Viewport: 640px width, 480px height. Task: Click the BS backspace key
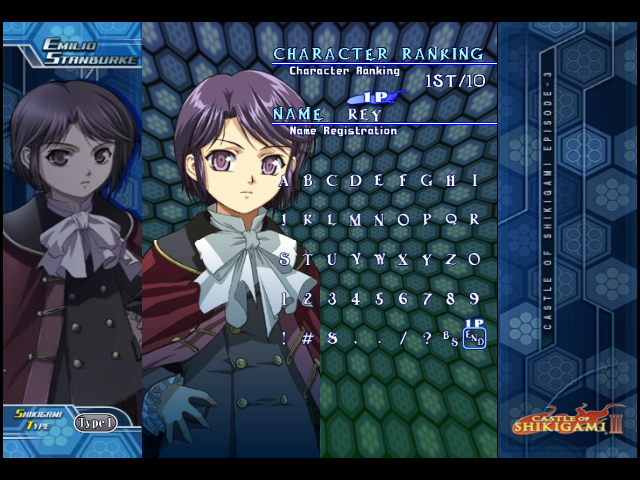tap(451, 338)
